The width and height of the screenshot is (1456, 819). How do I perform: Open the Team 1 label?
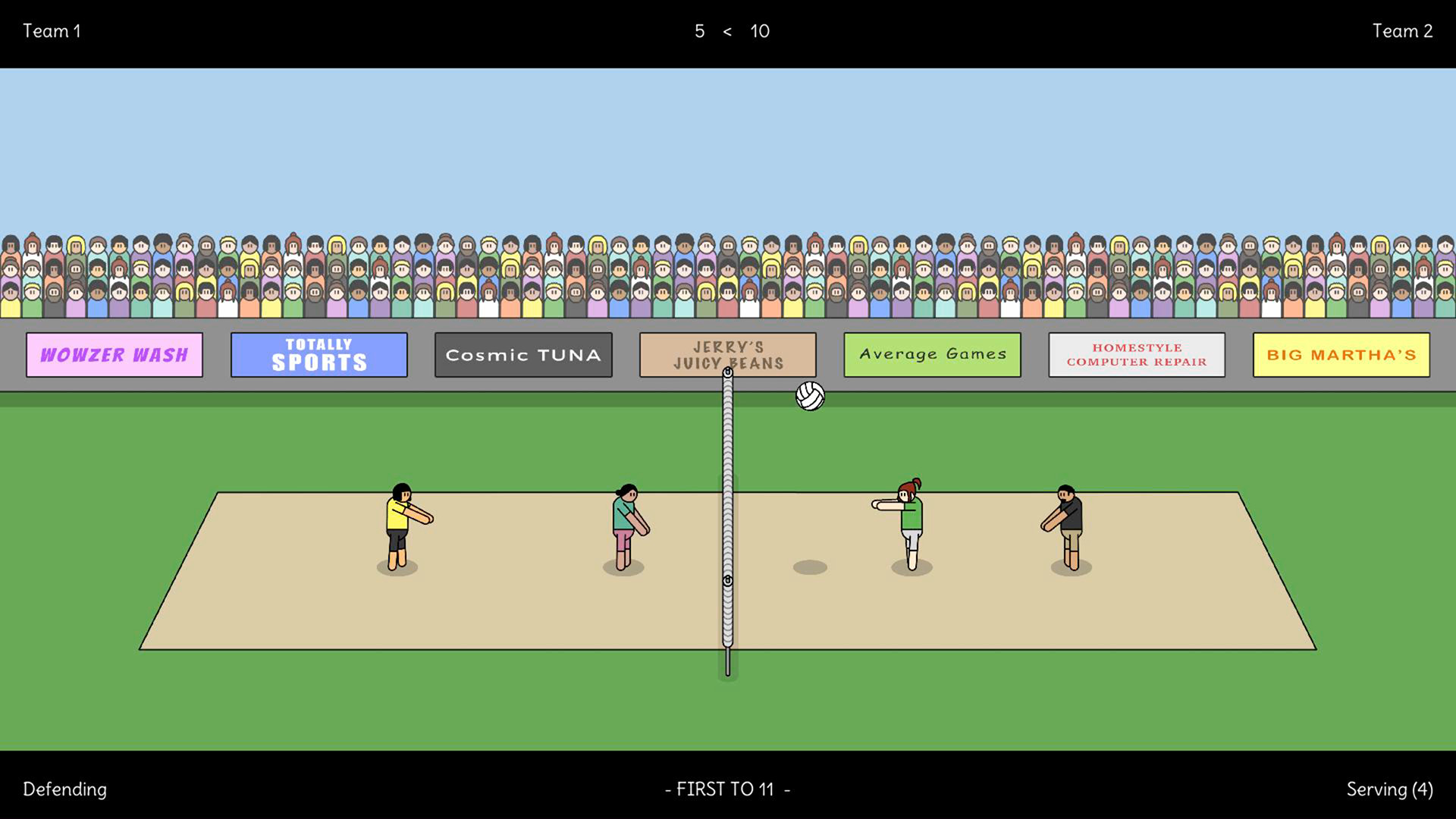coord(52,31)
